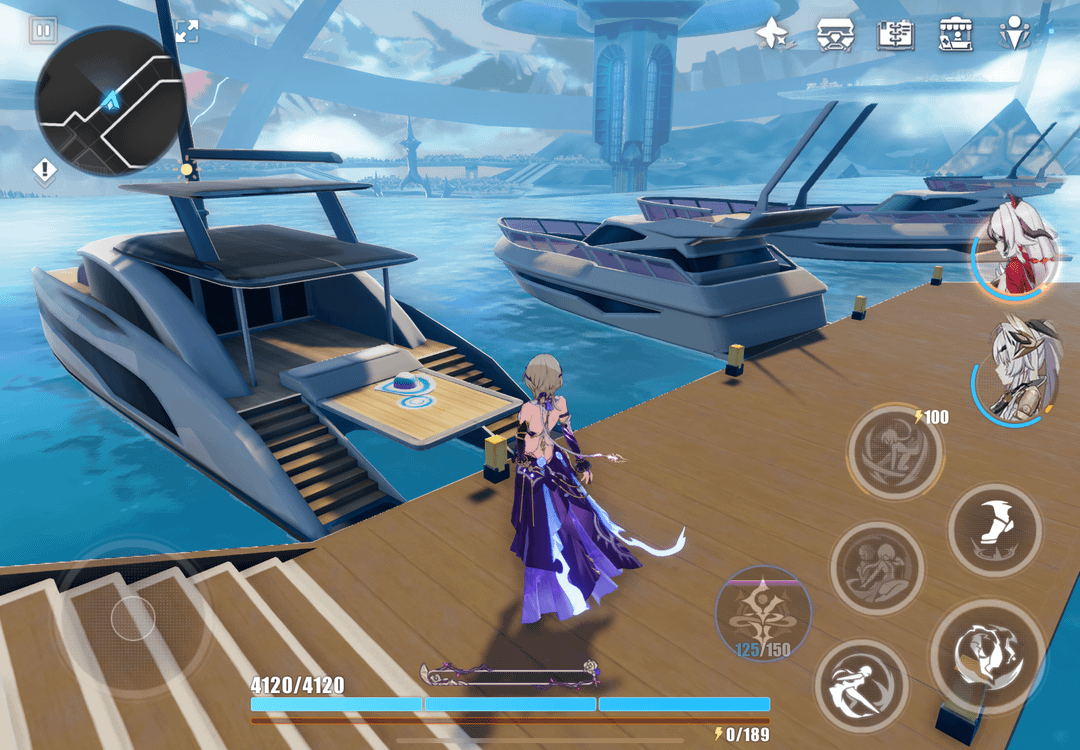
Task: Pause the game with the pause button
Action: tap(43, 31)
